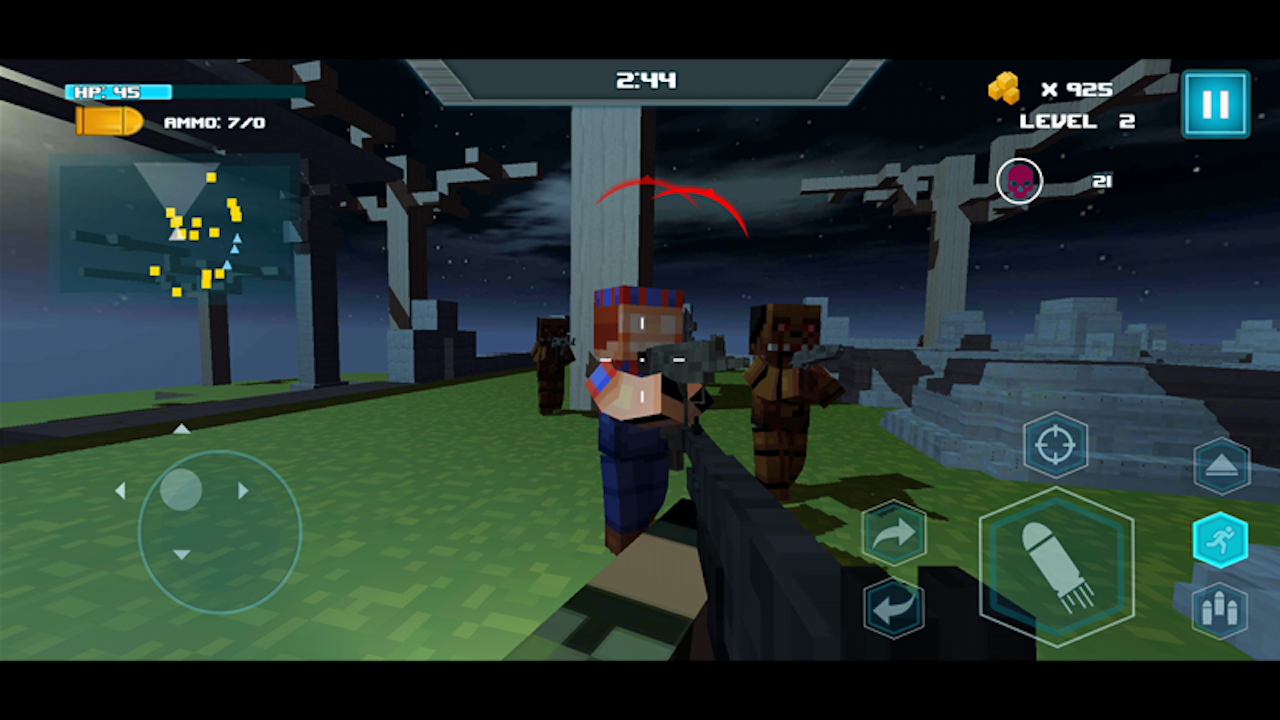Tap the analog joystick knob
This screenshot has width=1280, height=720.
[x=182, y=490]
